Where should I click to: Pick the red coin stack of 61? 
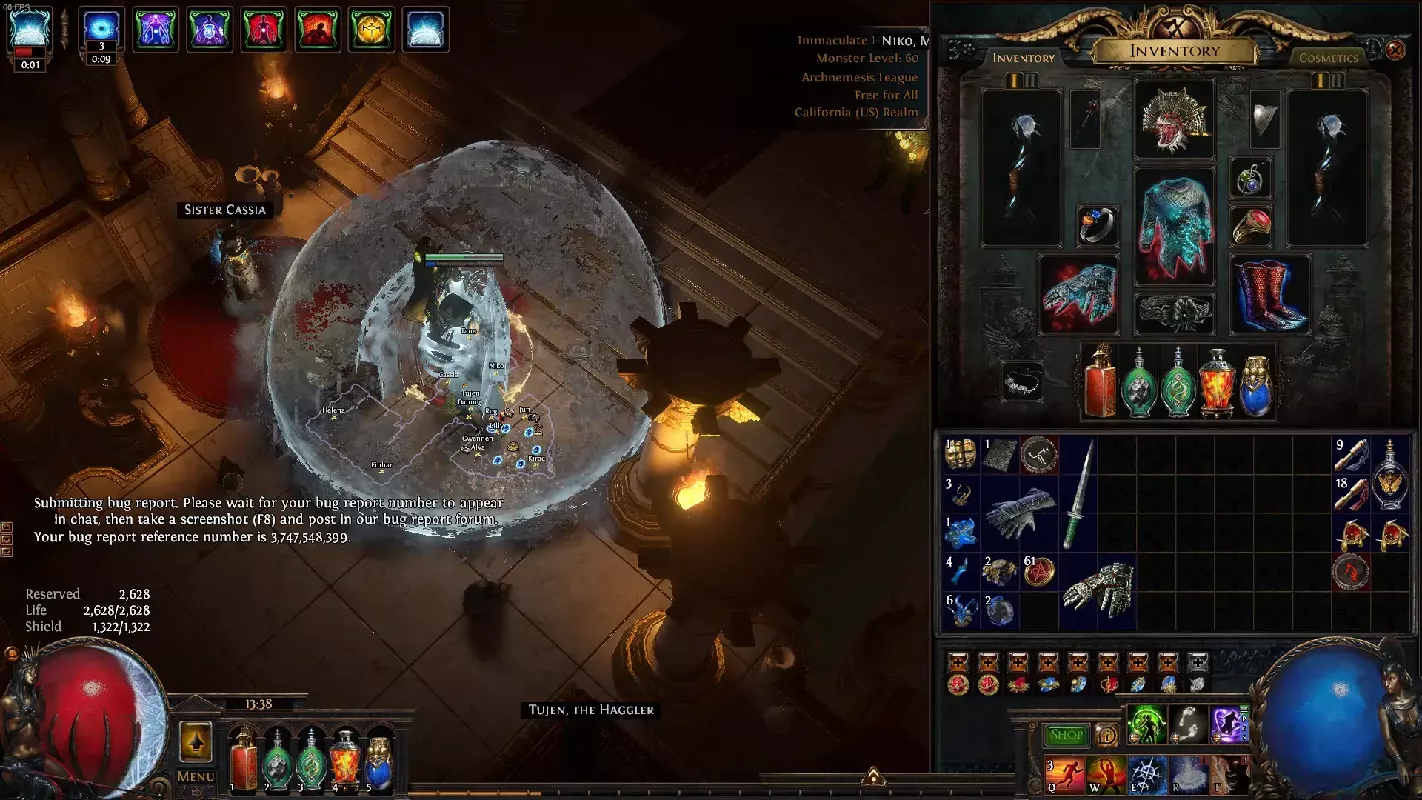1039,570
